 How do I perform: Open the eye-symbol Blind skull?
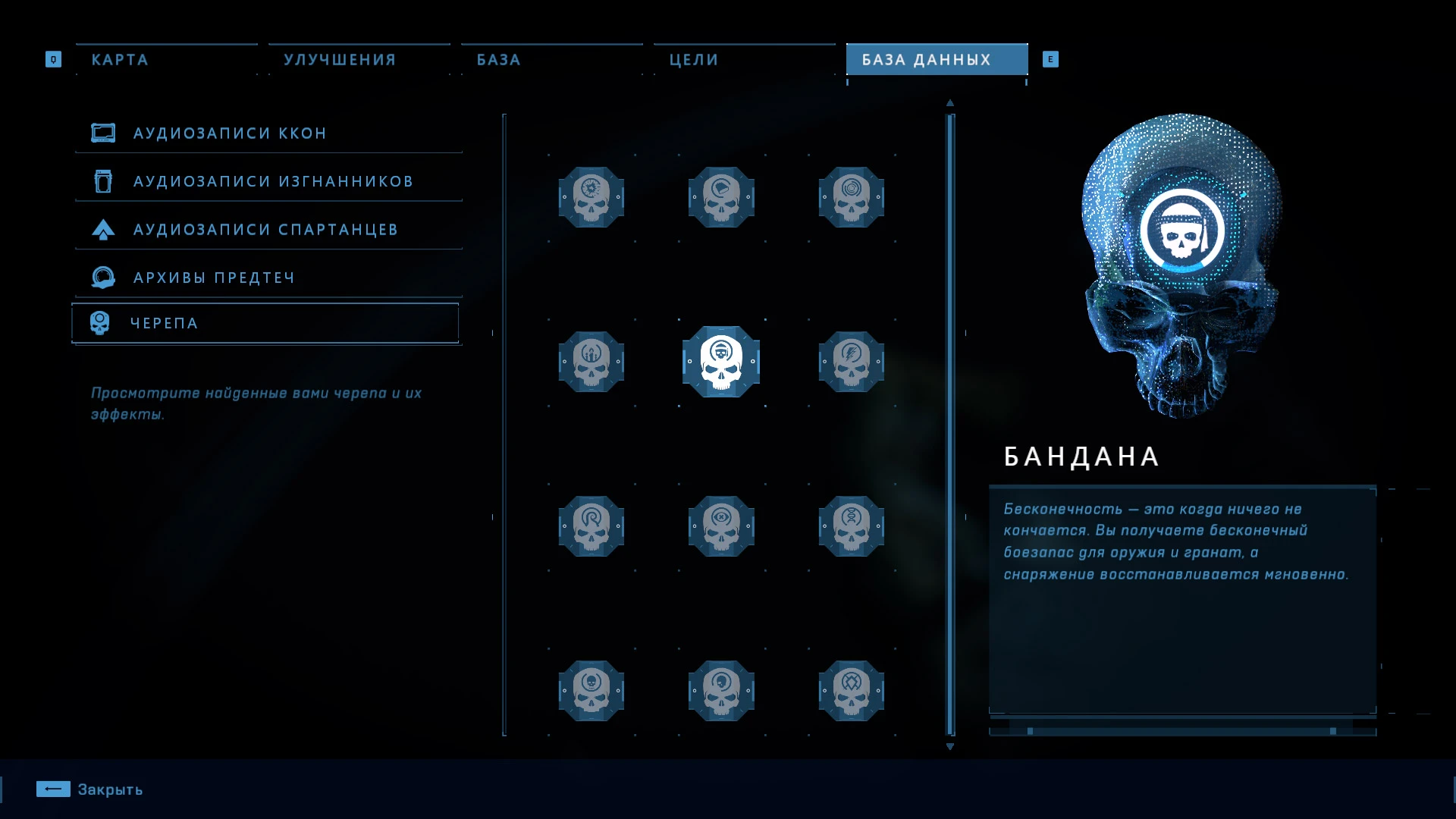pyautogui.click(x=720, y=527)
